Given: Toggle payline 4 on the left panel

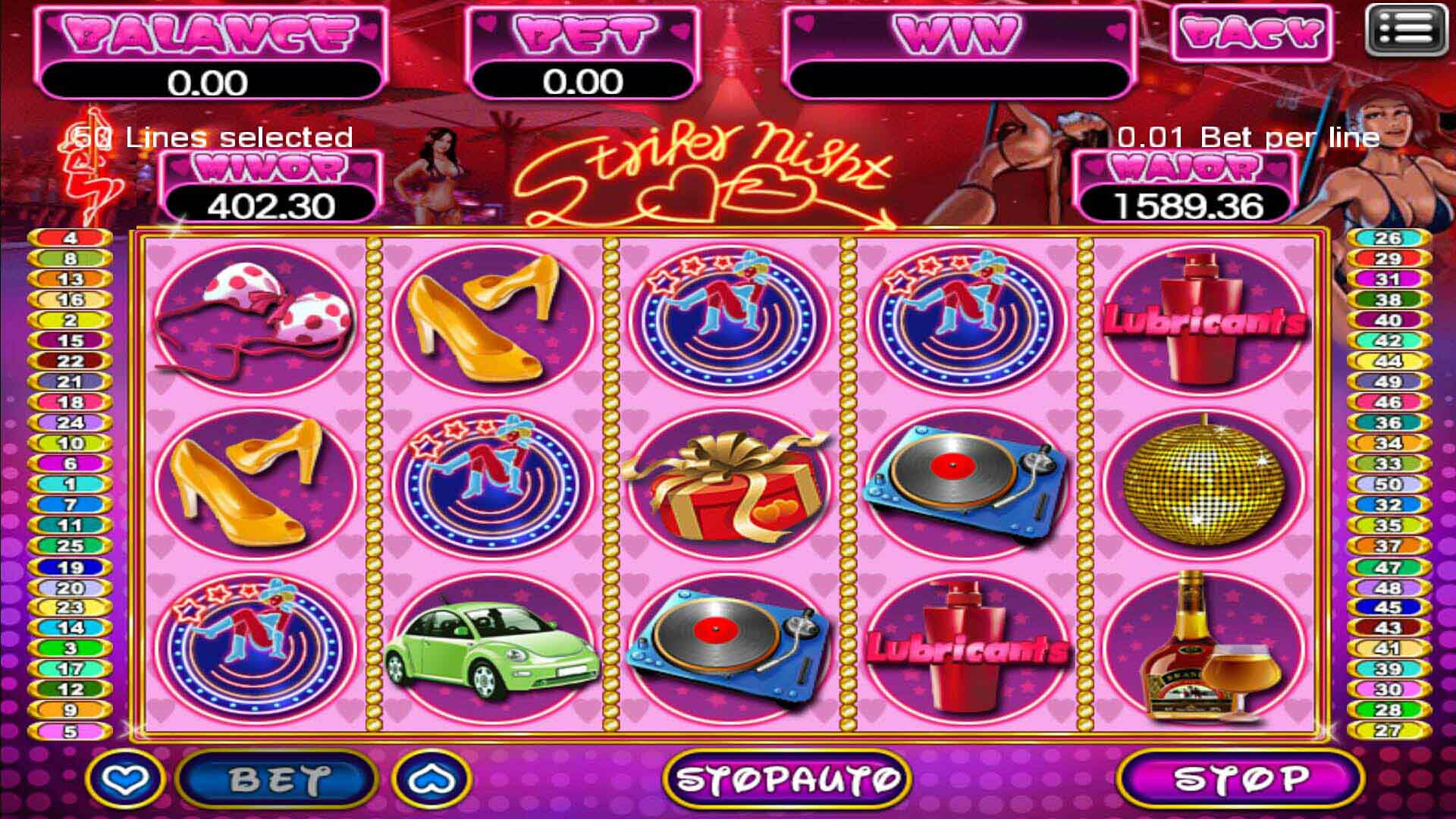Looking at the screenshot, I should [71, 239].
